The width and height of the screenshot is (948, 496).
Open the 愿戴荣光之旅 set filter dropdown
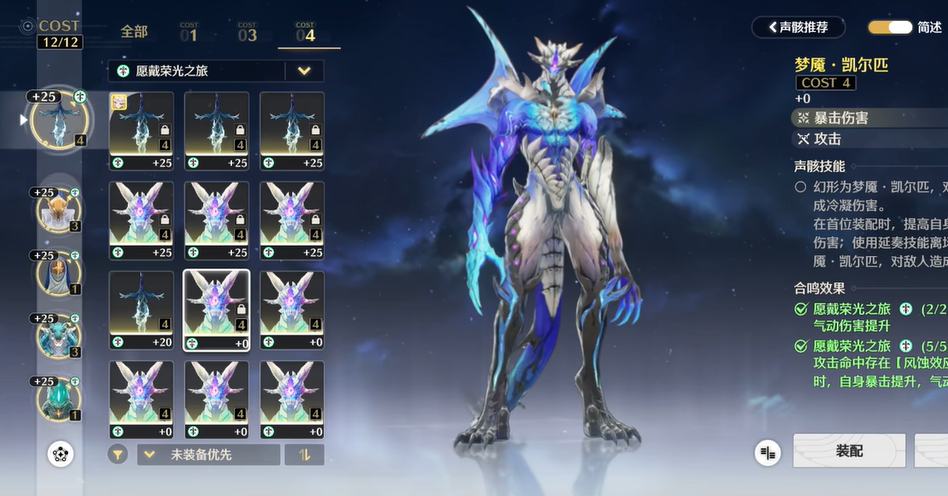coord(304,71)
